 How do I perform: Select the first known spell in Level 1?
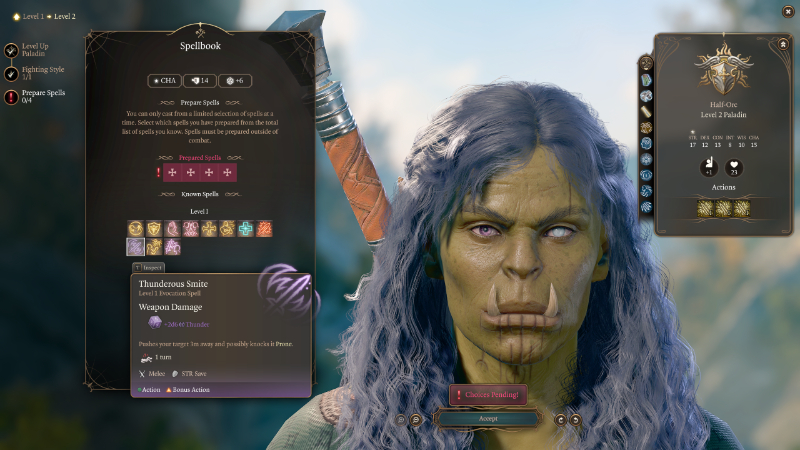pos(135,229)
